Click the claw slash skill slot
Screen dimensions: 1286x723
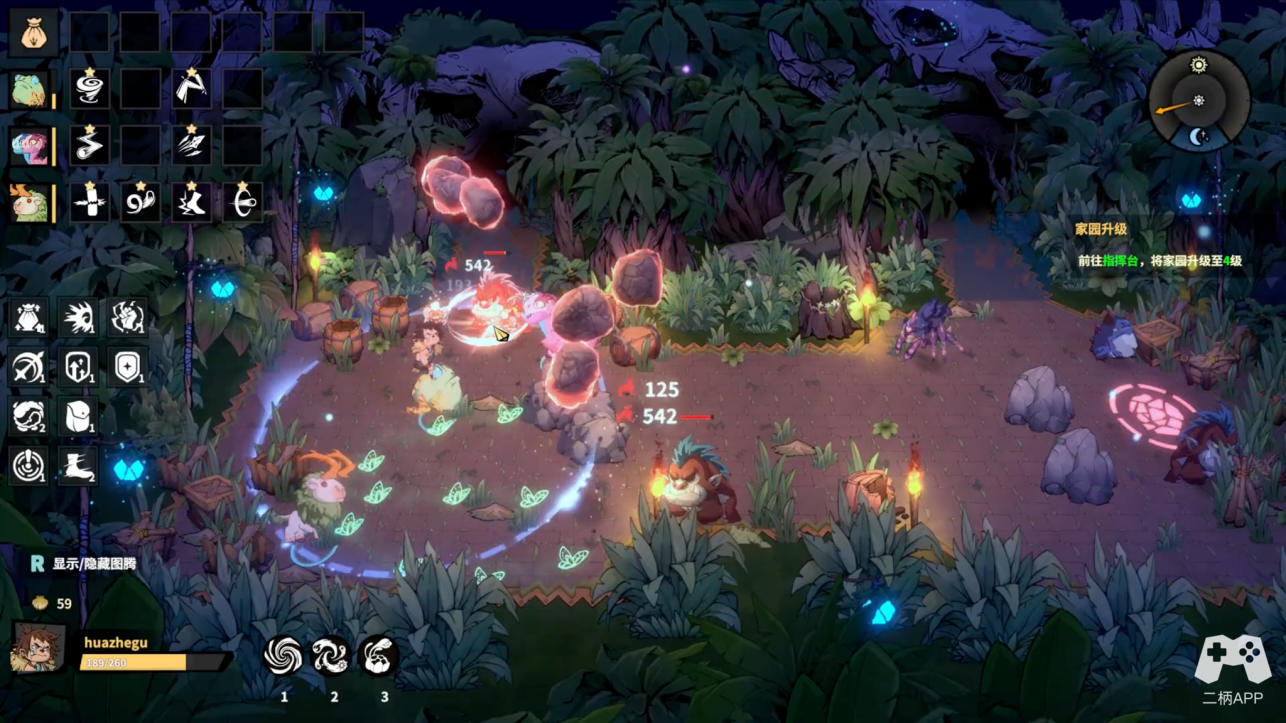pyautogui.click(x=191, y=146)
